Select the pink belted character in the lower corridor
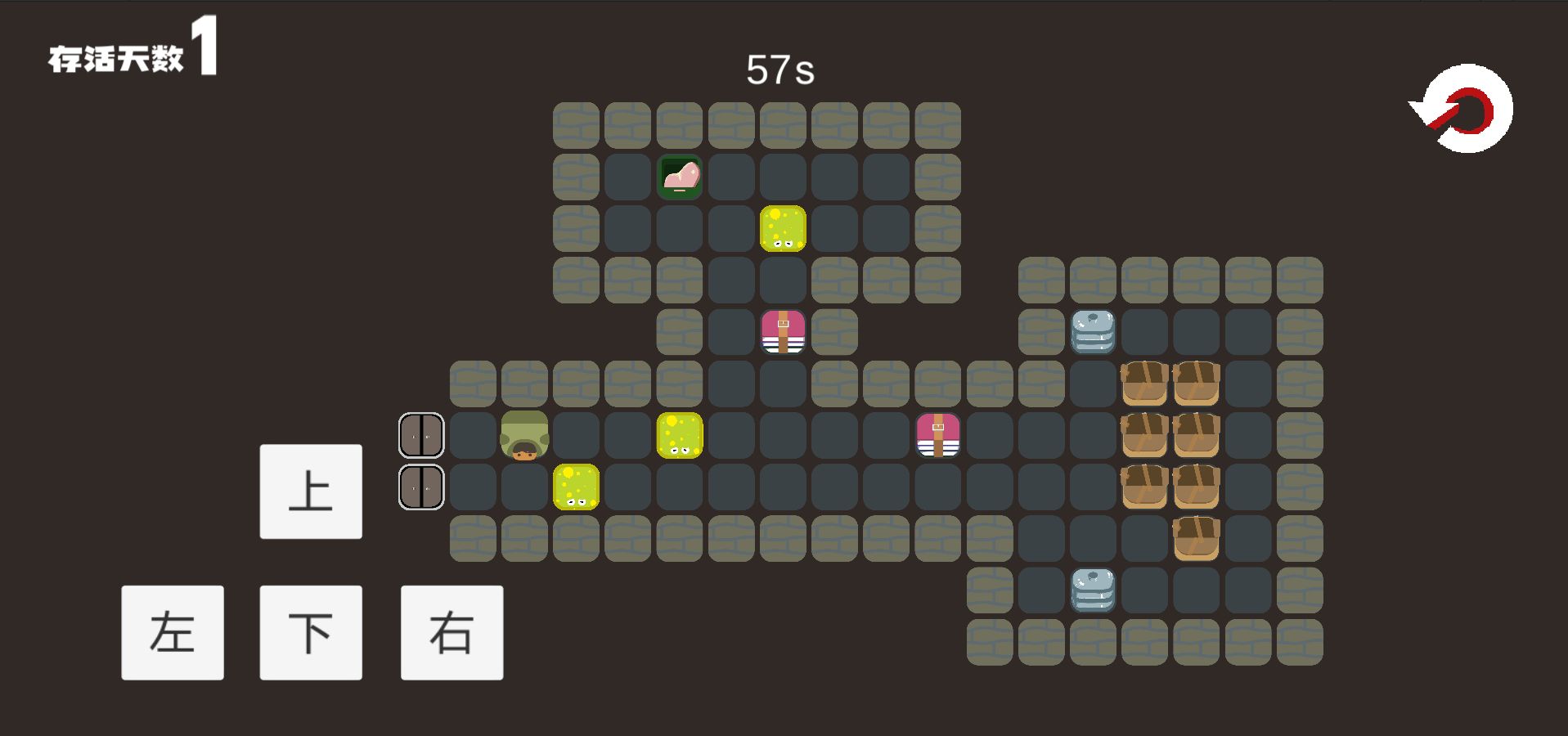This screenshot has height=736, width=1568. coord(939,434)
